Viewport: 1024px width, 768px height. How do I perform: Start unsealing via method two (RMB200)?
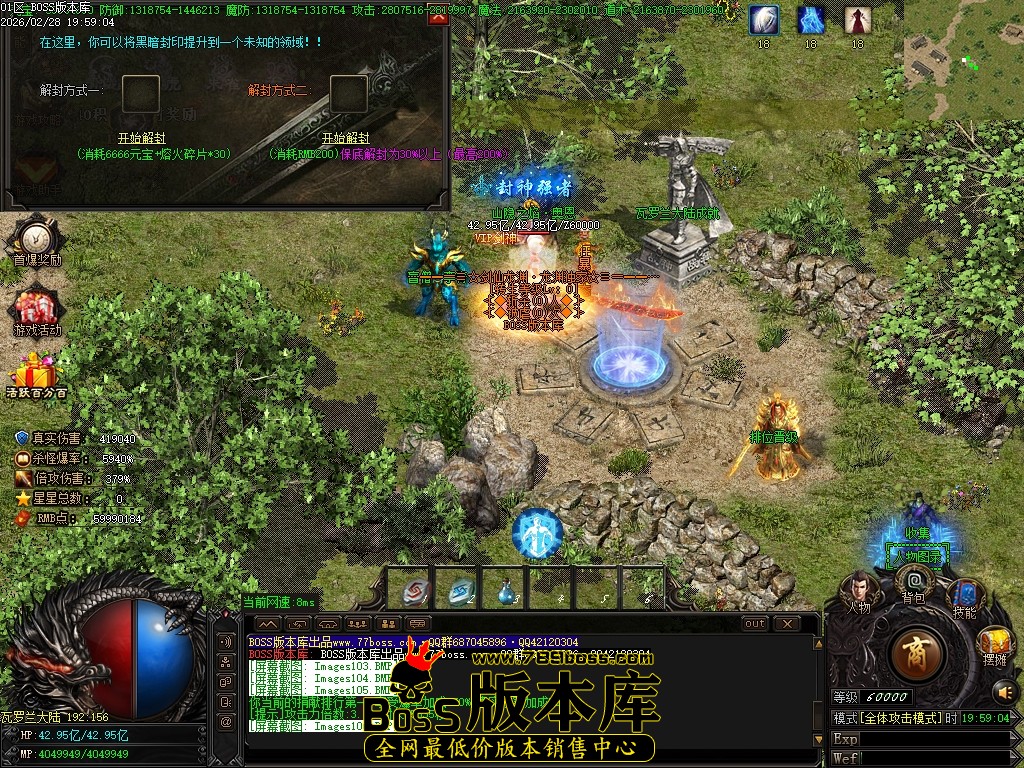tap(345, 138)
